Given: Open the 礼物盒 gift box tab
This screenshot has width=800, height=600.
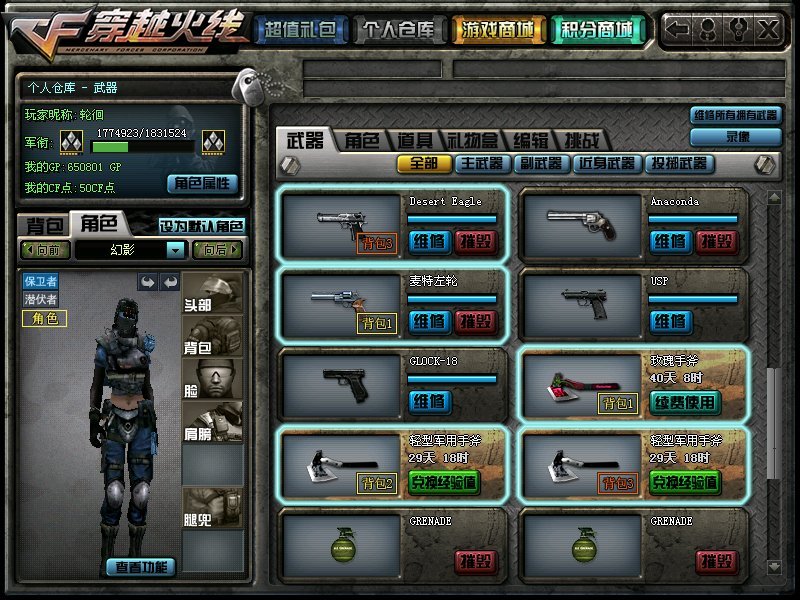Looking at the screenshot, I should pos(471,140).
